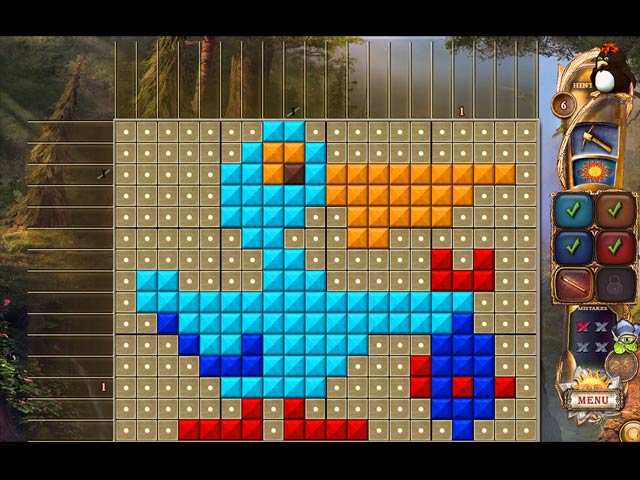Choose the teal blue color swatch
Screen dimensions: 640x480
tap(573, 211)
